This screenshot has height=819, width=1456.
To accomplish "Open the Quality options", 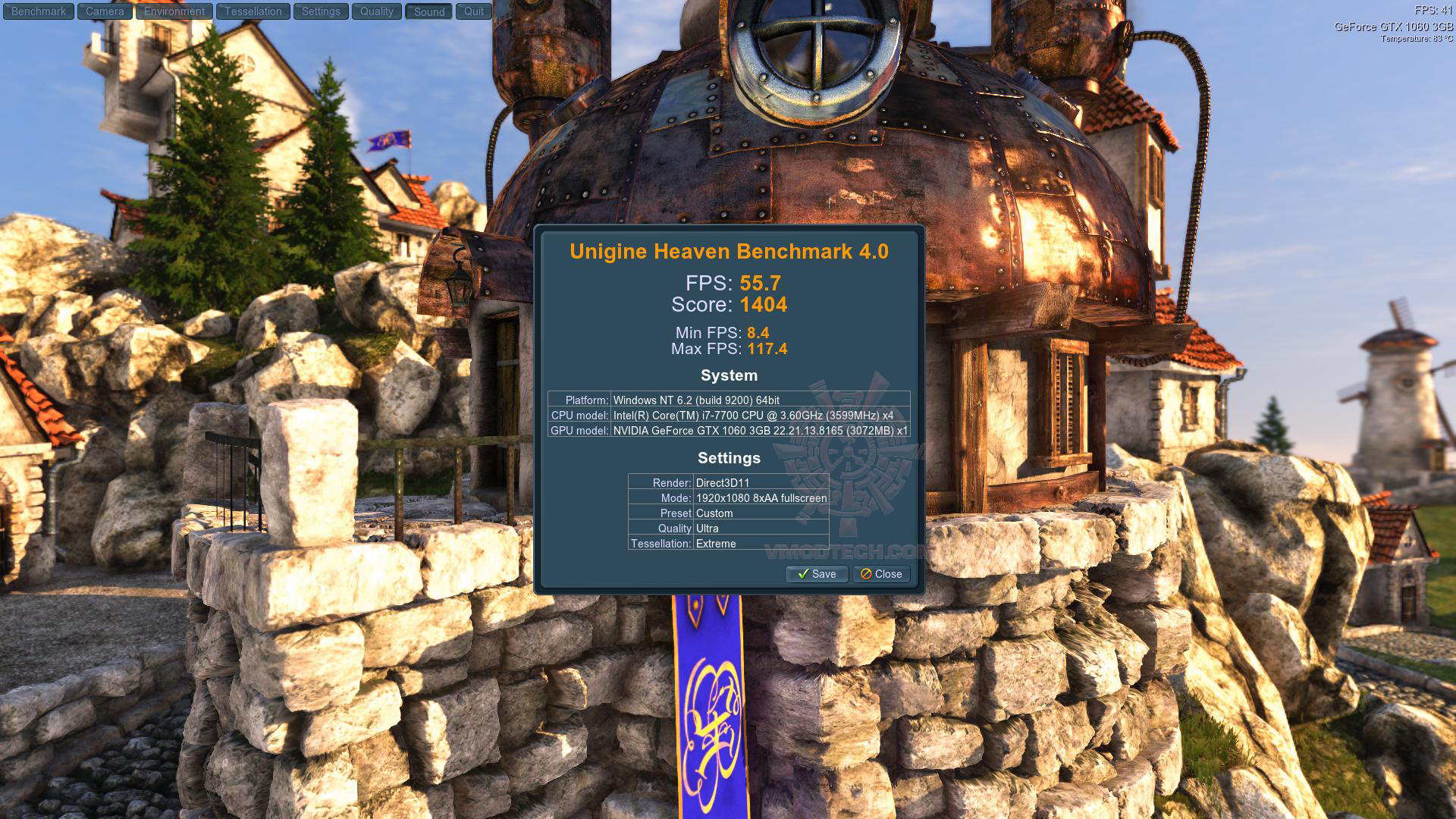I will 377,11.
